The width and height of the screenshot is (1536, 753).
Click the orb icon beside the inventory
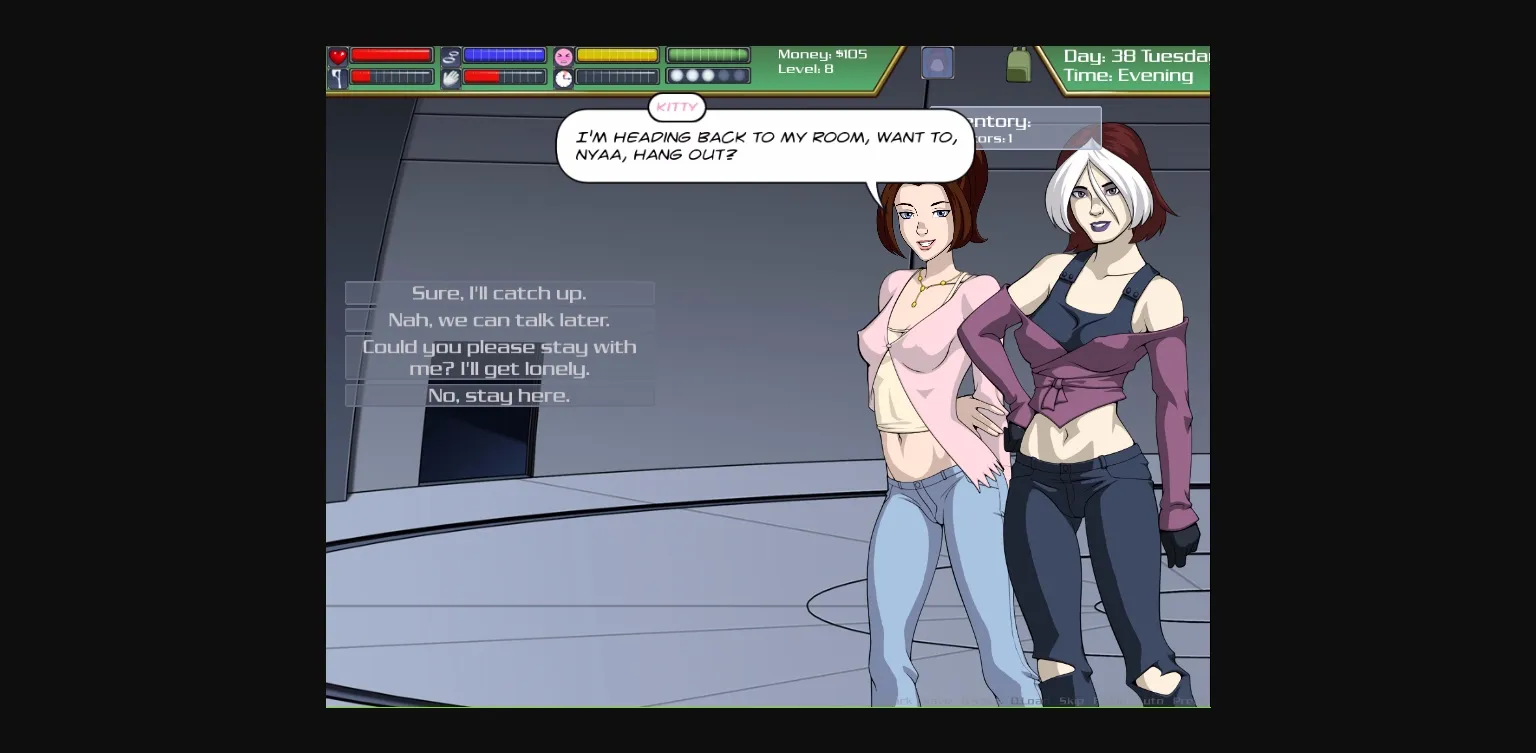937,62
